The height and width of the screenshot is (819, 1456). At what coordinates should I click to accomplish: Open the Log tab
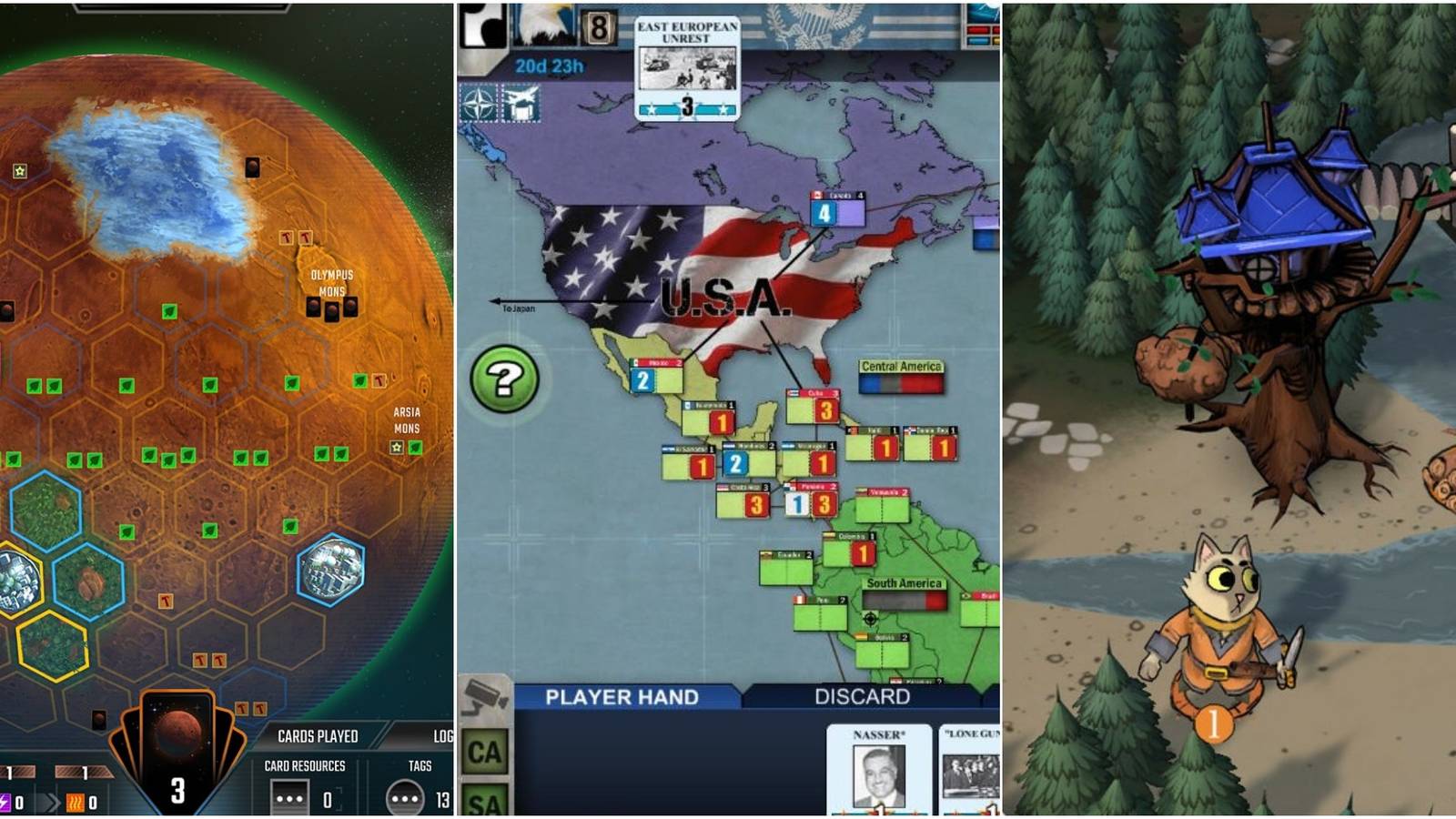coord(443,735)
